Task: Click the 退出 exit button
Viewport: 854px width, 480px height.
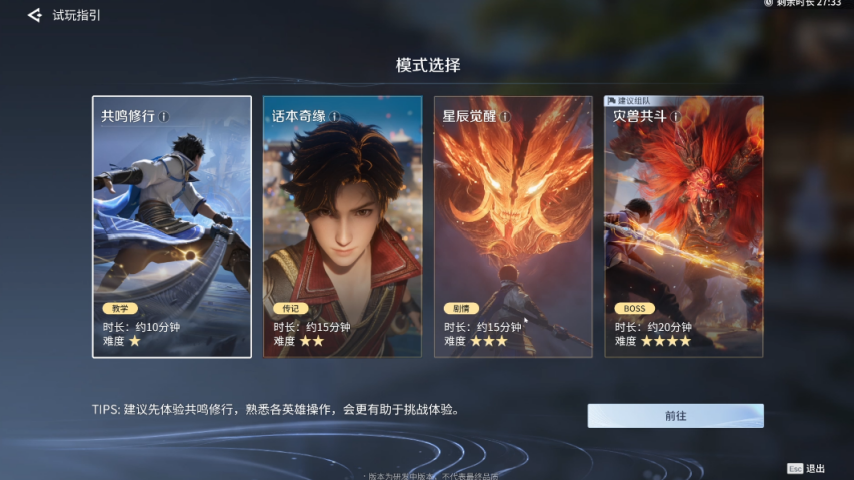Action: coord(806,468)
